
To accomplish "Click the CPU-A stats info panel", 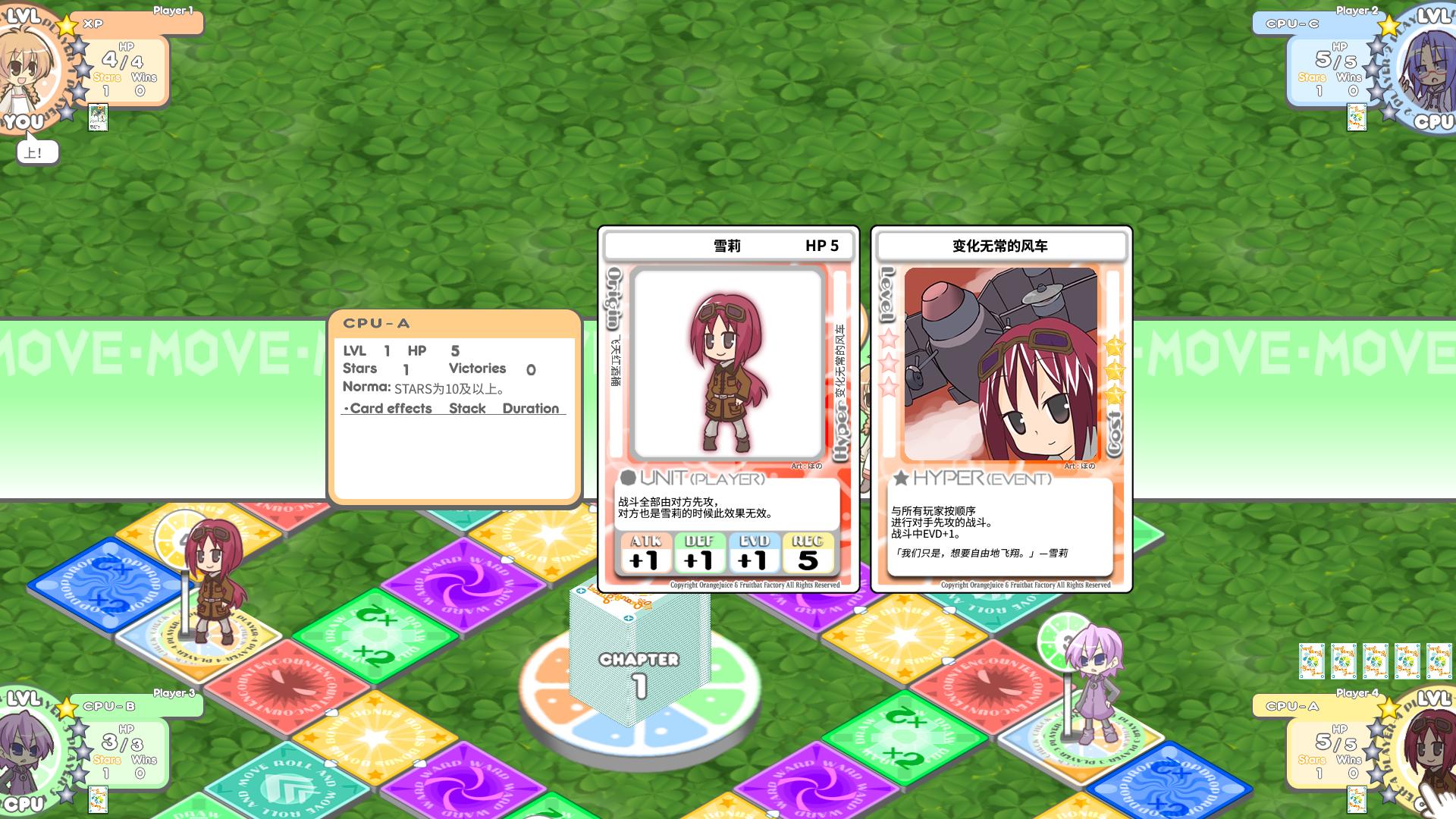I will (x=454, y=406).
